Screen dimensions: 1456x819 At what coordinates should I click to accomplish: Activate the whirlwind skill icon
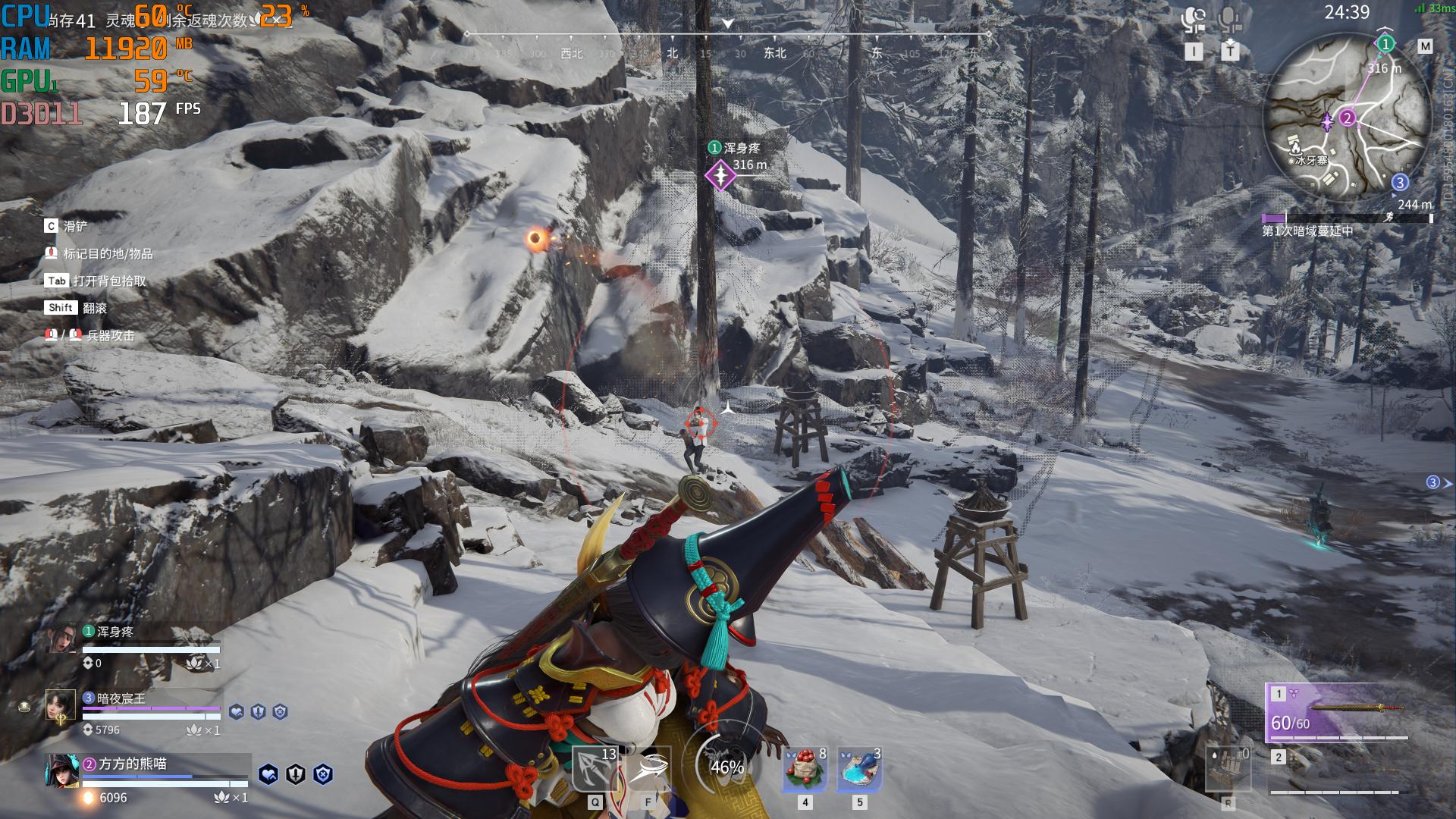click(x=649, y=770)
